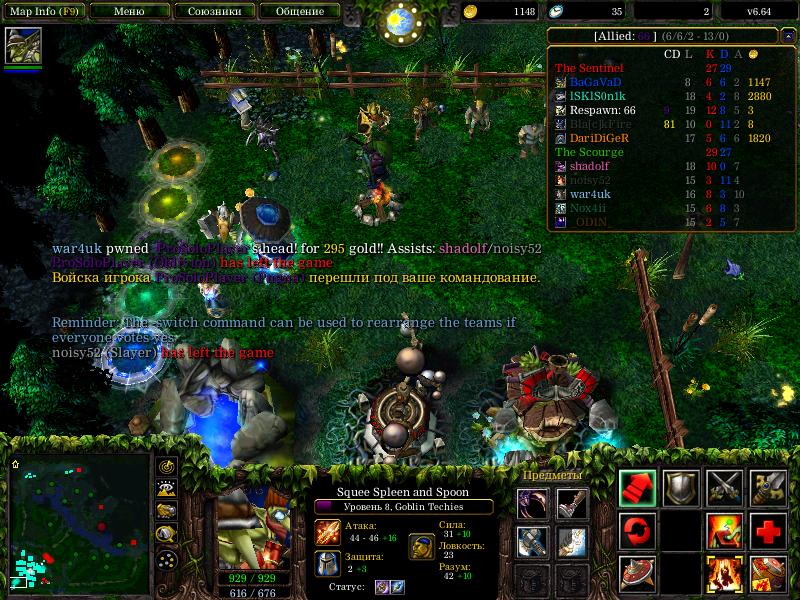
Task: Activate the red arrow Move command
Action: pos(637,487)
